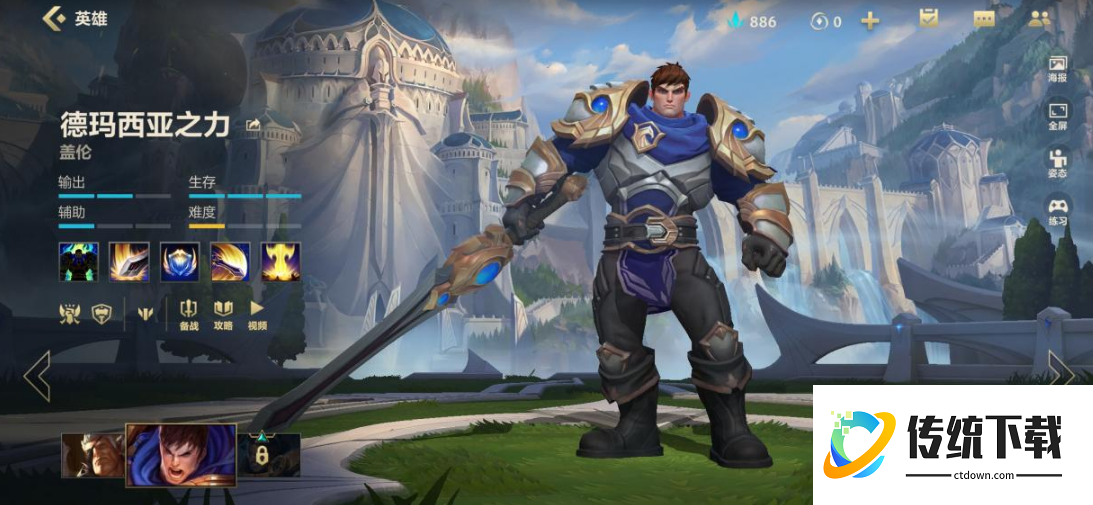View the flaming sword strike ability
This screenshot has width=1093, height=505.
(x=129, y=261)
